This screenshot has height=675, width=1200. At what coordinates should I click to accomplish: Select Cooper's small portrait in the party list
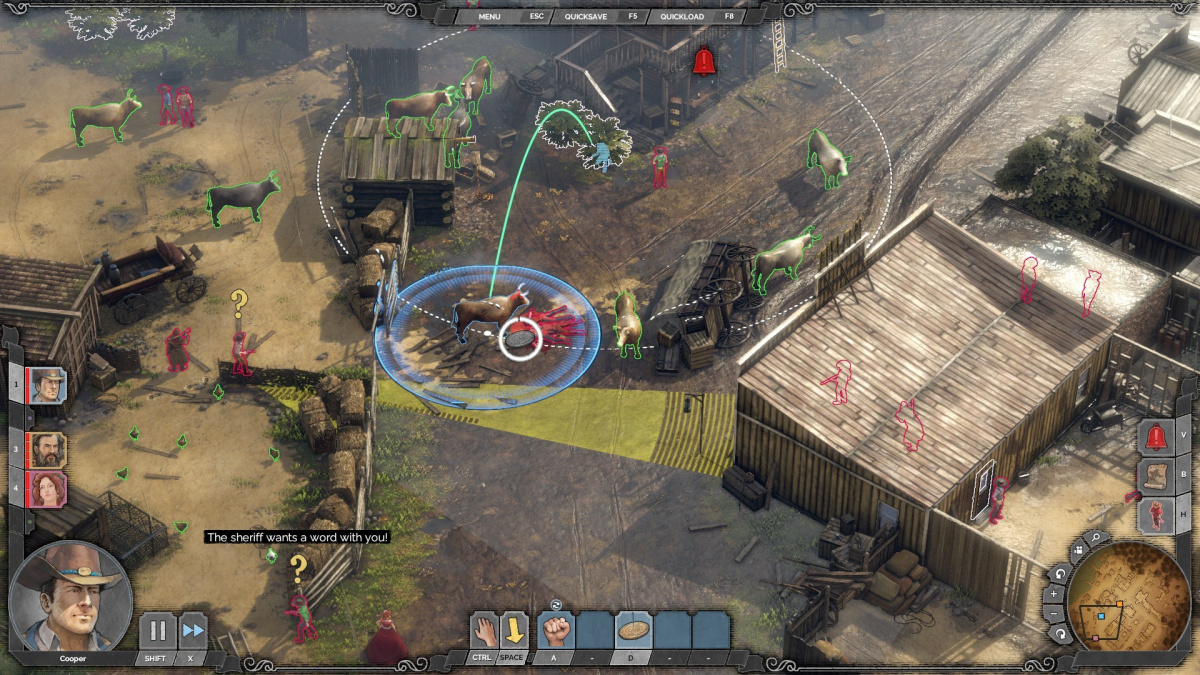(x=47, y=385)
